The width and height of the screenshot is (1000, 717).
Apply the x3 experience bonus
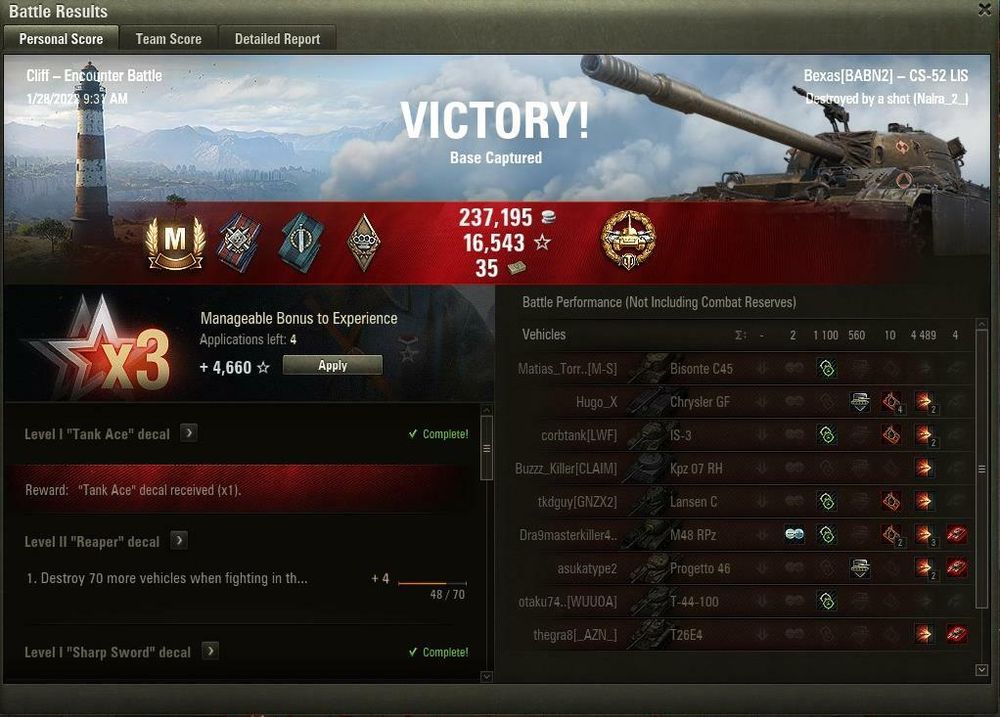click(332, 366)
